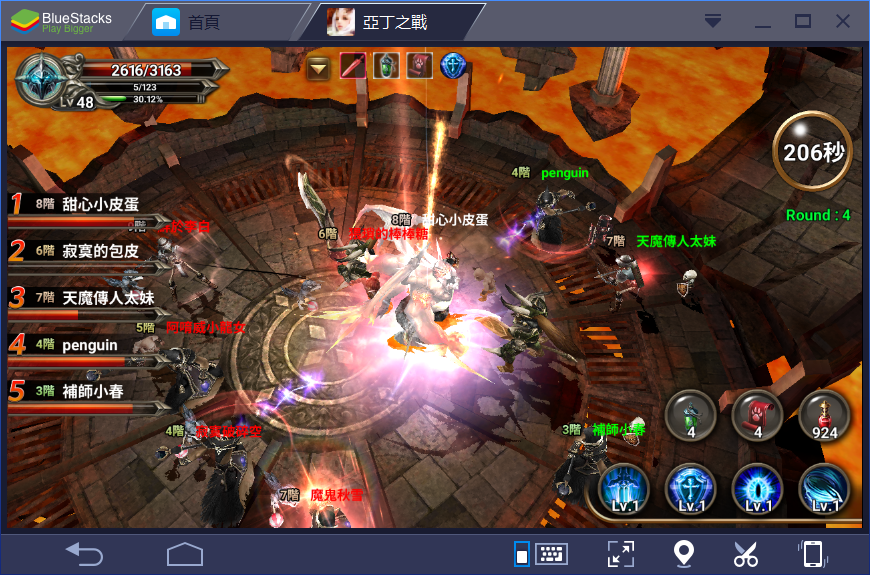Activate the glowing blue eye skill

pos(757,489)
